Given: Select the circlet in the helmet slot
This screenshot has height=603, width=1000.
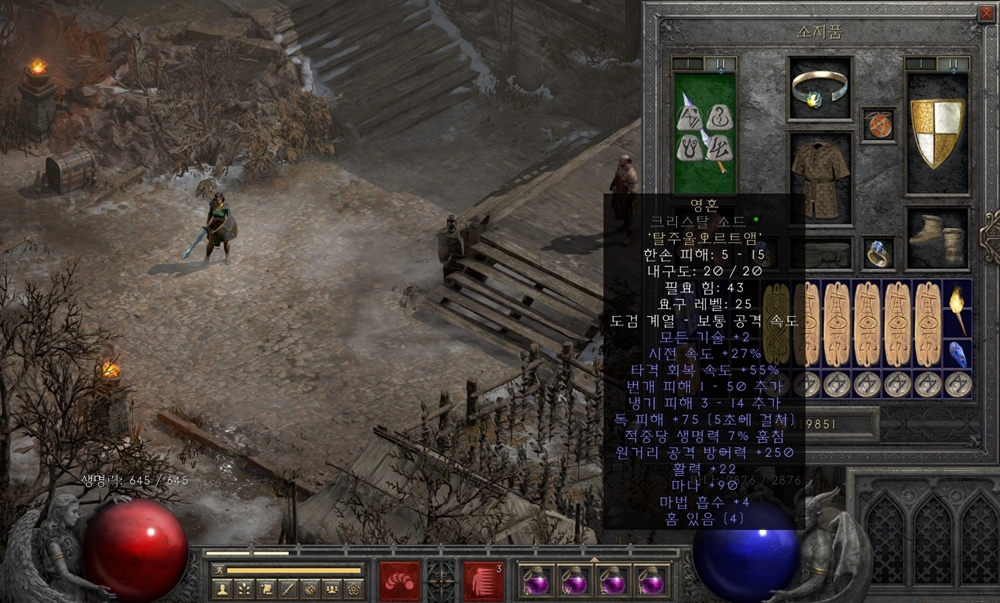Looking at the screenshot, I should [x=820, y=89].
